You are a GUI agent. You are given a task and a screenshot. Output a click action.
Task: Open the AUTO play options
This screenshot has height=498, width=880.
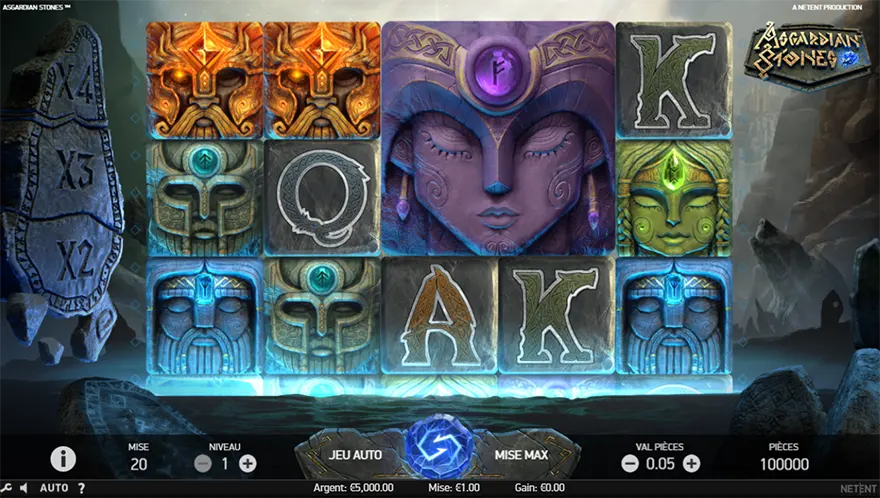tap(54, 488)
